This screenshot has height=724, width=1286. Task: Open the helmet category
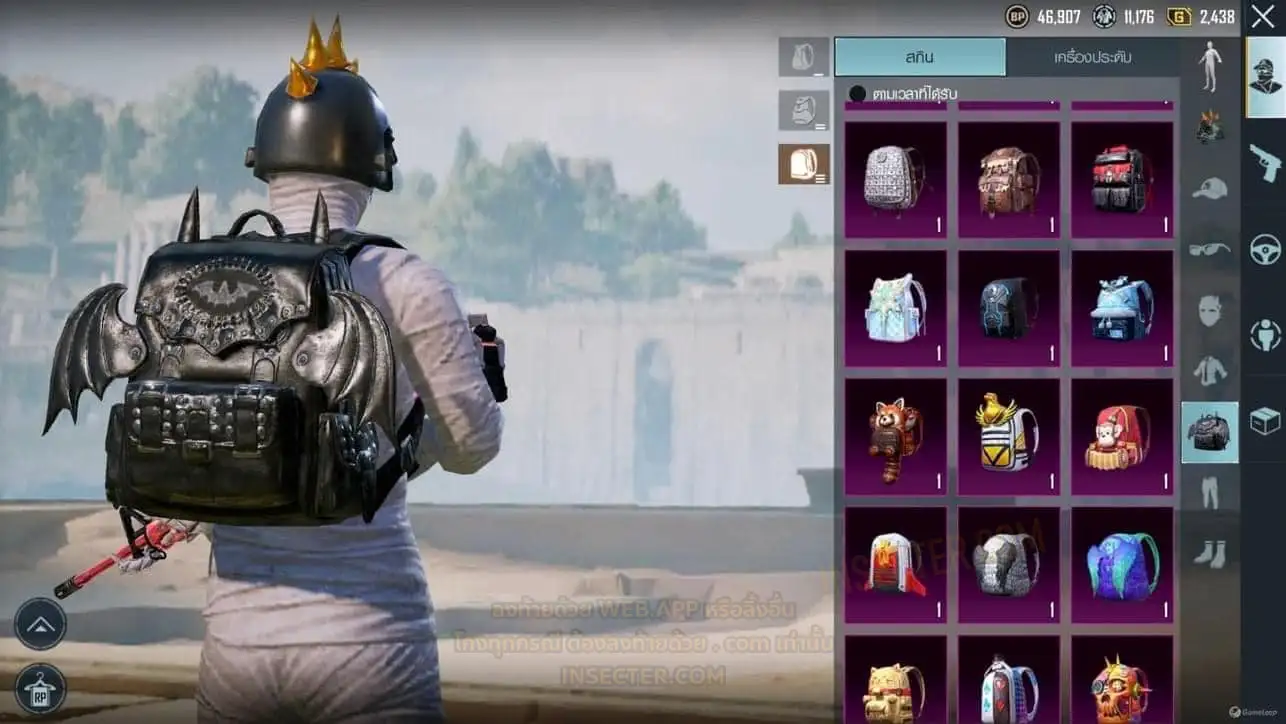[x=1210, y=127]
